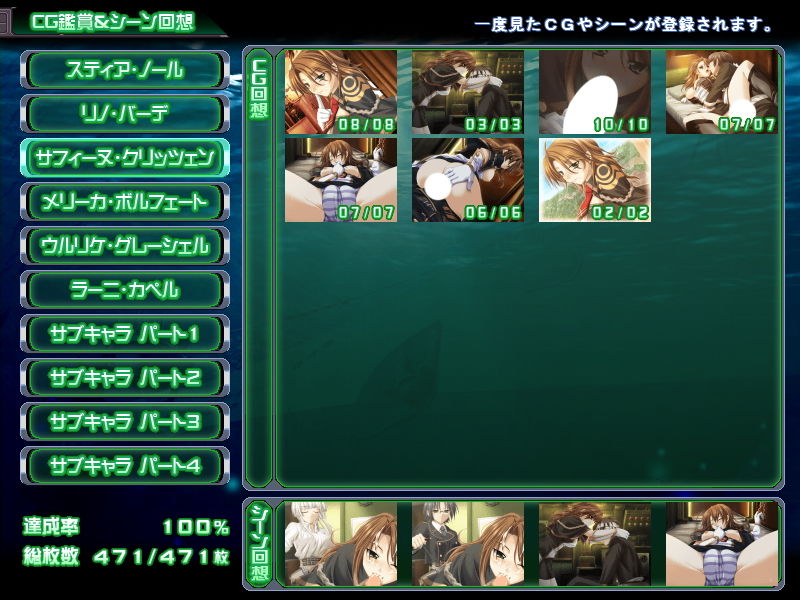Switch to サブキャラ パート3
Screen dimensions: 800x600
(125, 422)
